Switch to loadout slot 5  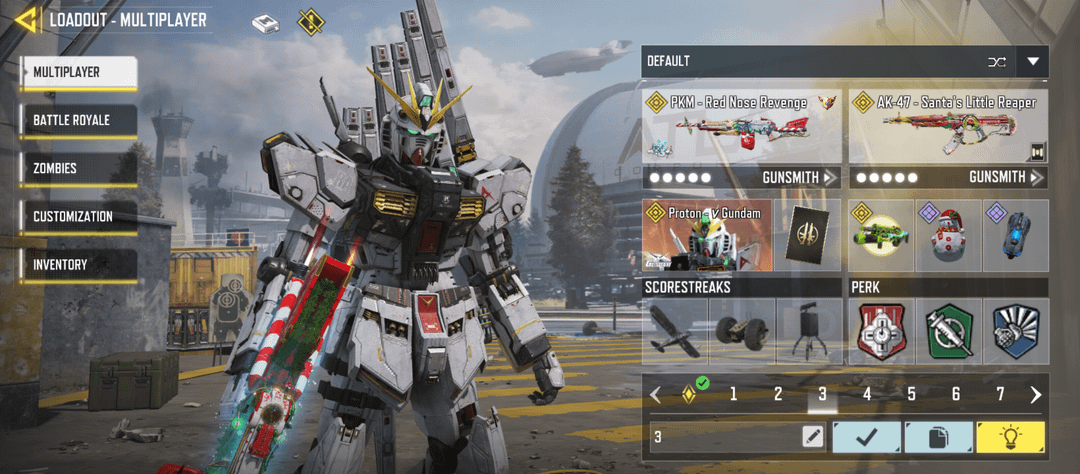tap(911, 394)
